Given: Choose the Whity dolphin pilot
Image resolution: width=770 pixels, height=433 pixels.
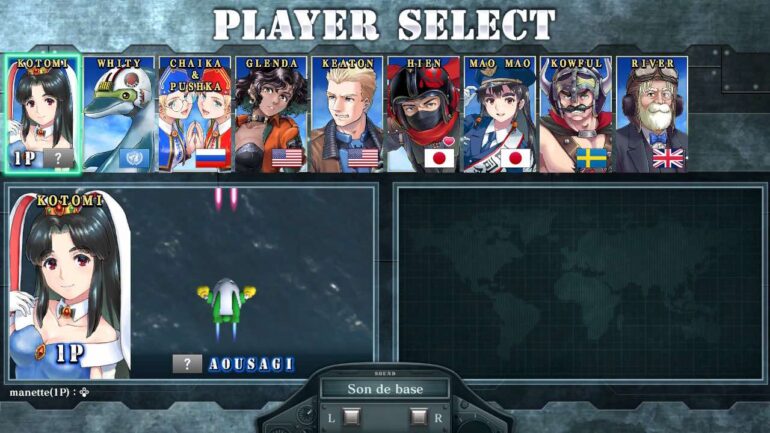Looking at the screenshot, I should pos(119,113).
